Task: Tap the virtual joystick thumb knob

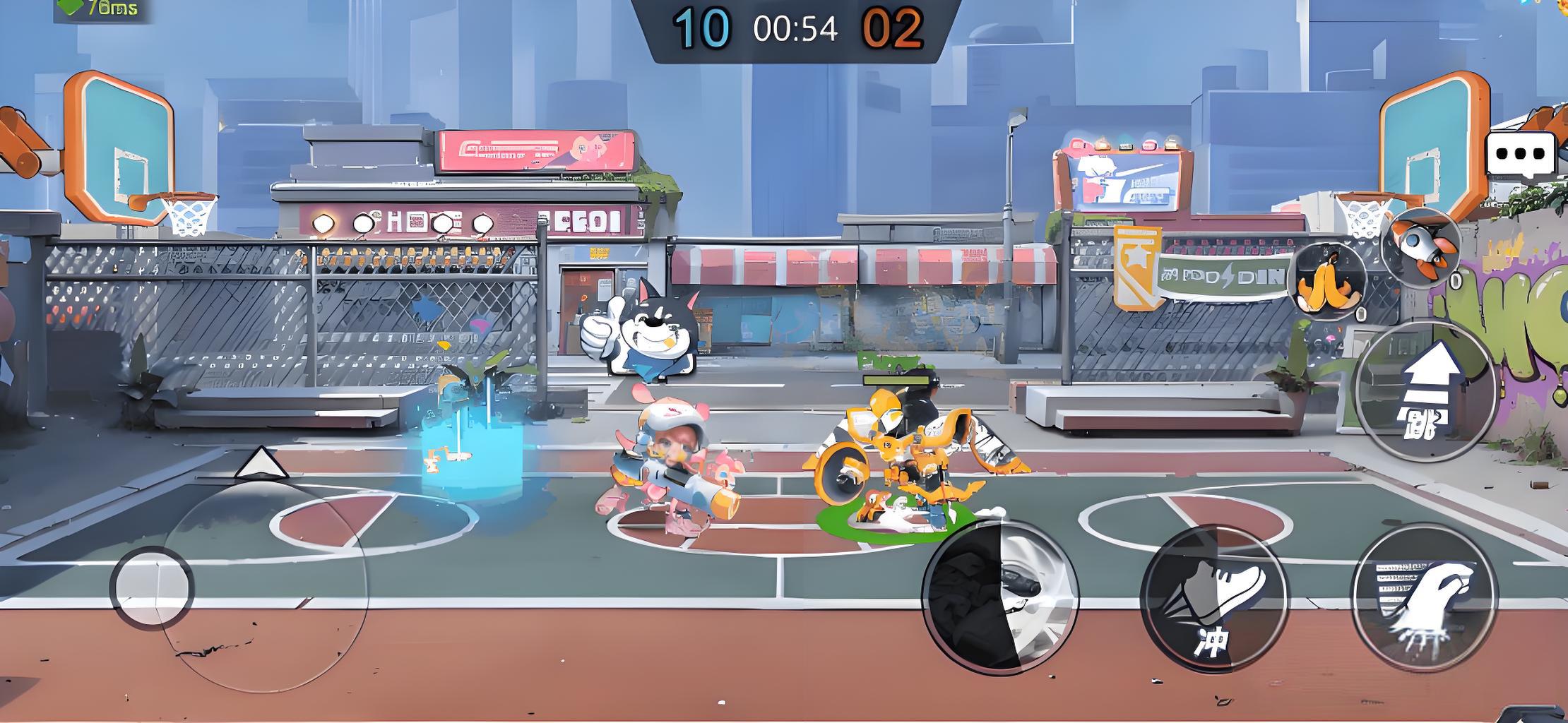Action: pos(151,587)
